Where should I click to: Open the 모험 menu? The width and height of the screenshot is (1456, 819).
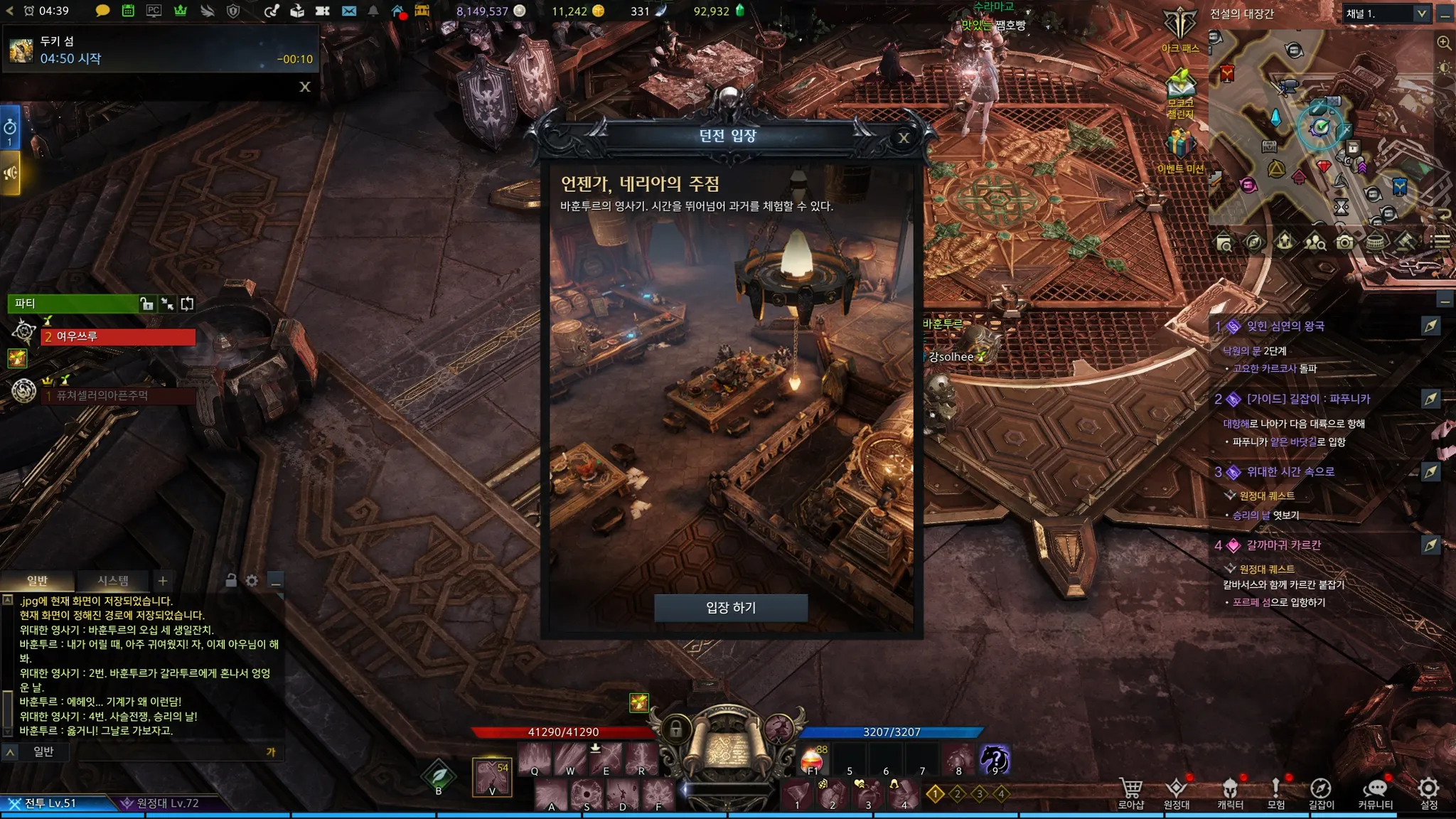click(x=1276, y=793)
